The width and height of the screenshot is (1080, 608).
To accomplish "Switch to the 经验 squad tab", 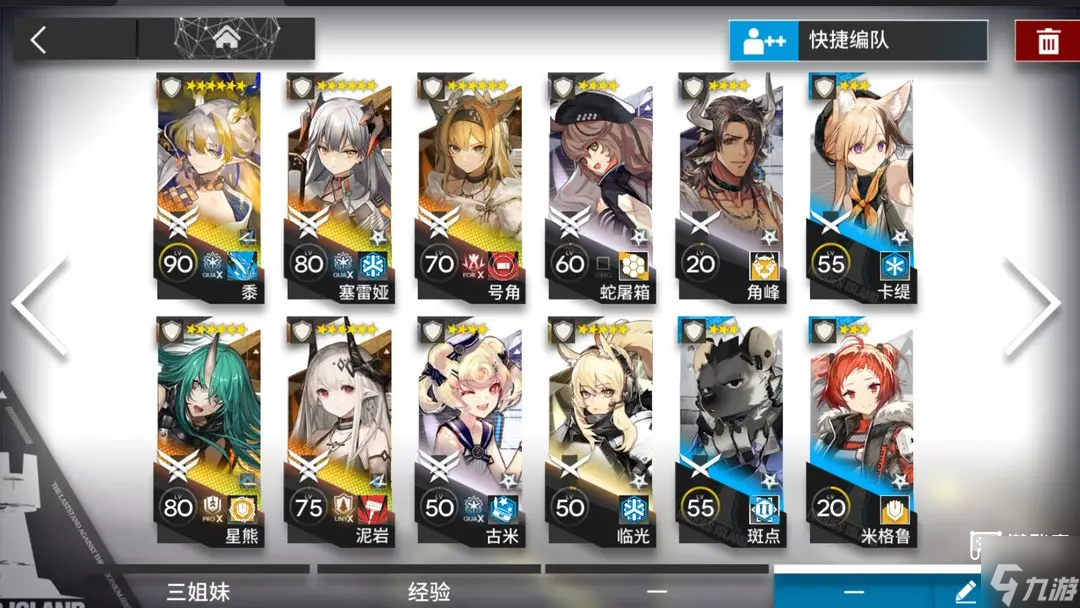I will [x=428, y=591].
